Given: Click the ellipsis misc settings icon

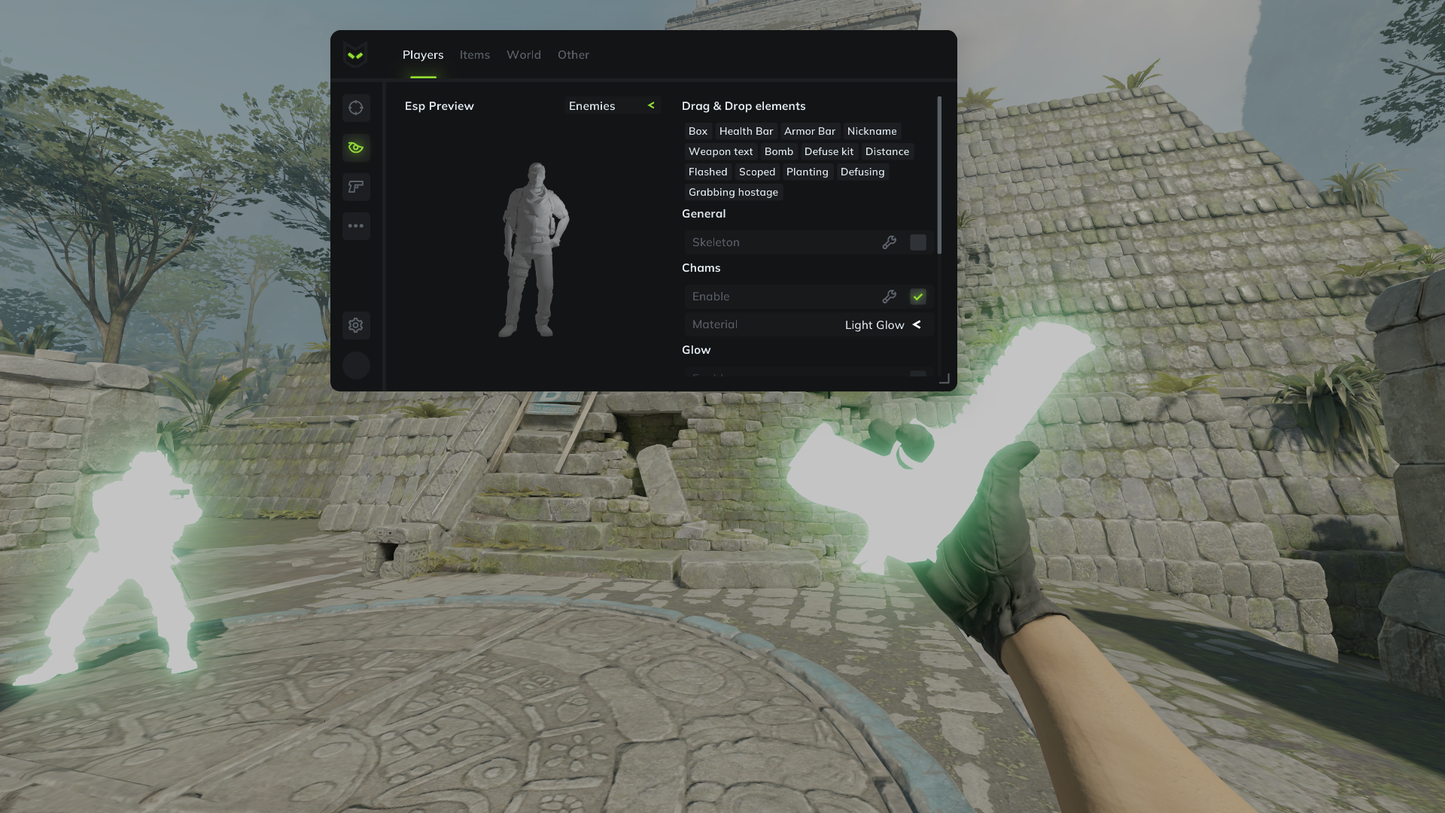Looking at the screenshot, I should point(356,225).
